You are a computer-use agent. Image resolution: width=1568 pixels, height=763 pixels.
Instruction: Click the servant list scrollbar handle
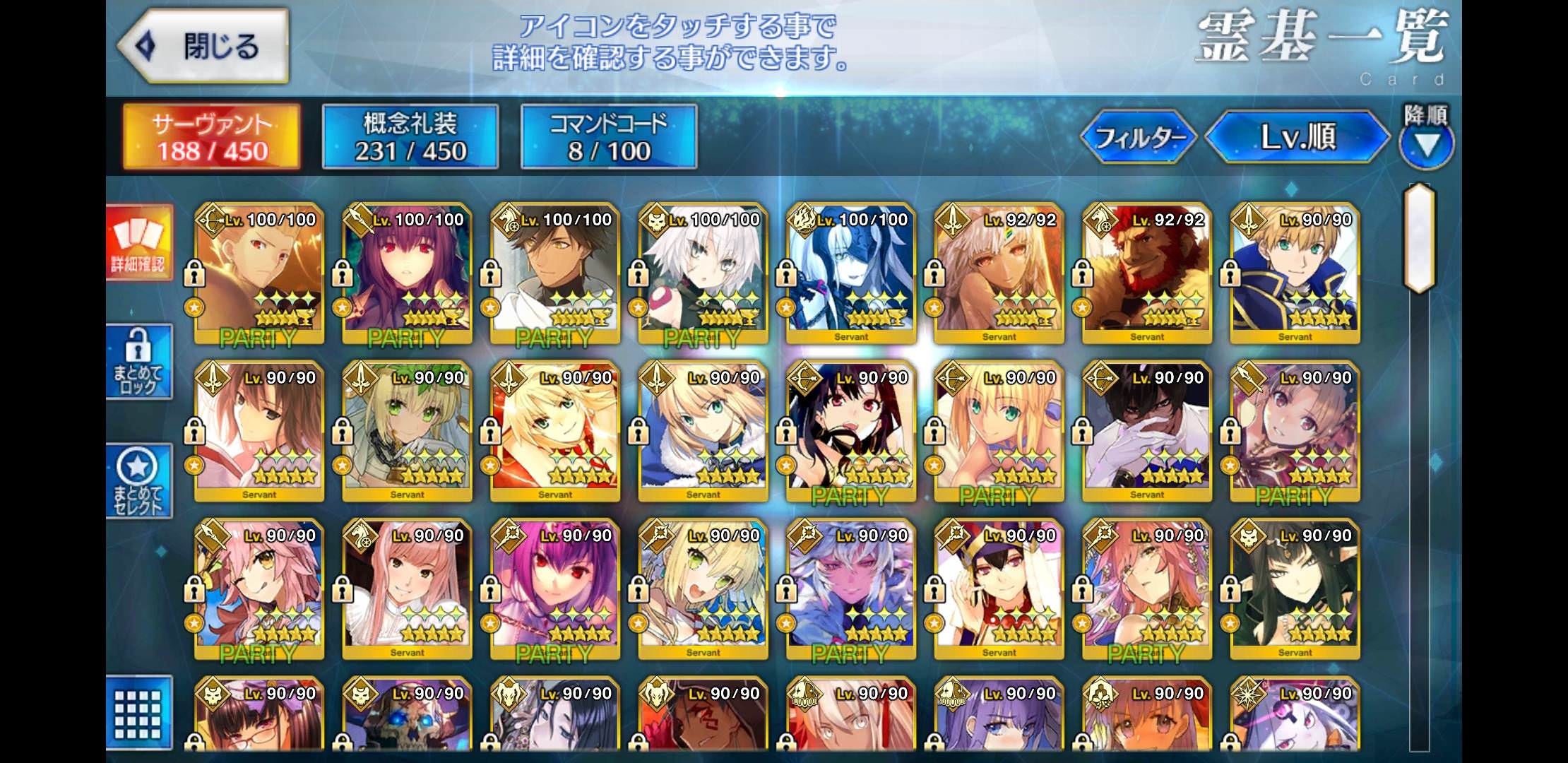click(1419, 238)
